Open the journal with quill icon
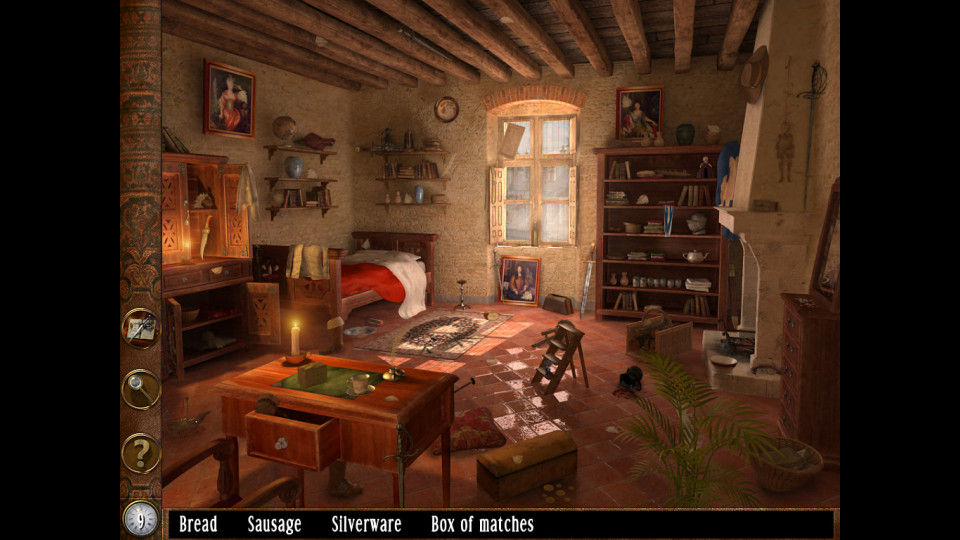 click(141, 328)
